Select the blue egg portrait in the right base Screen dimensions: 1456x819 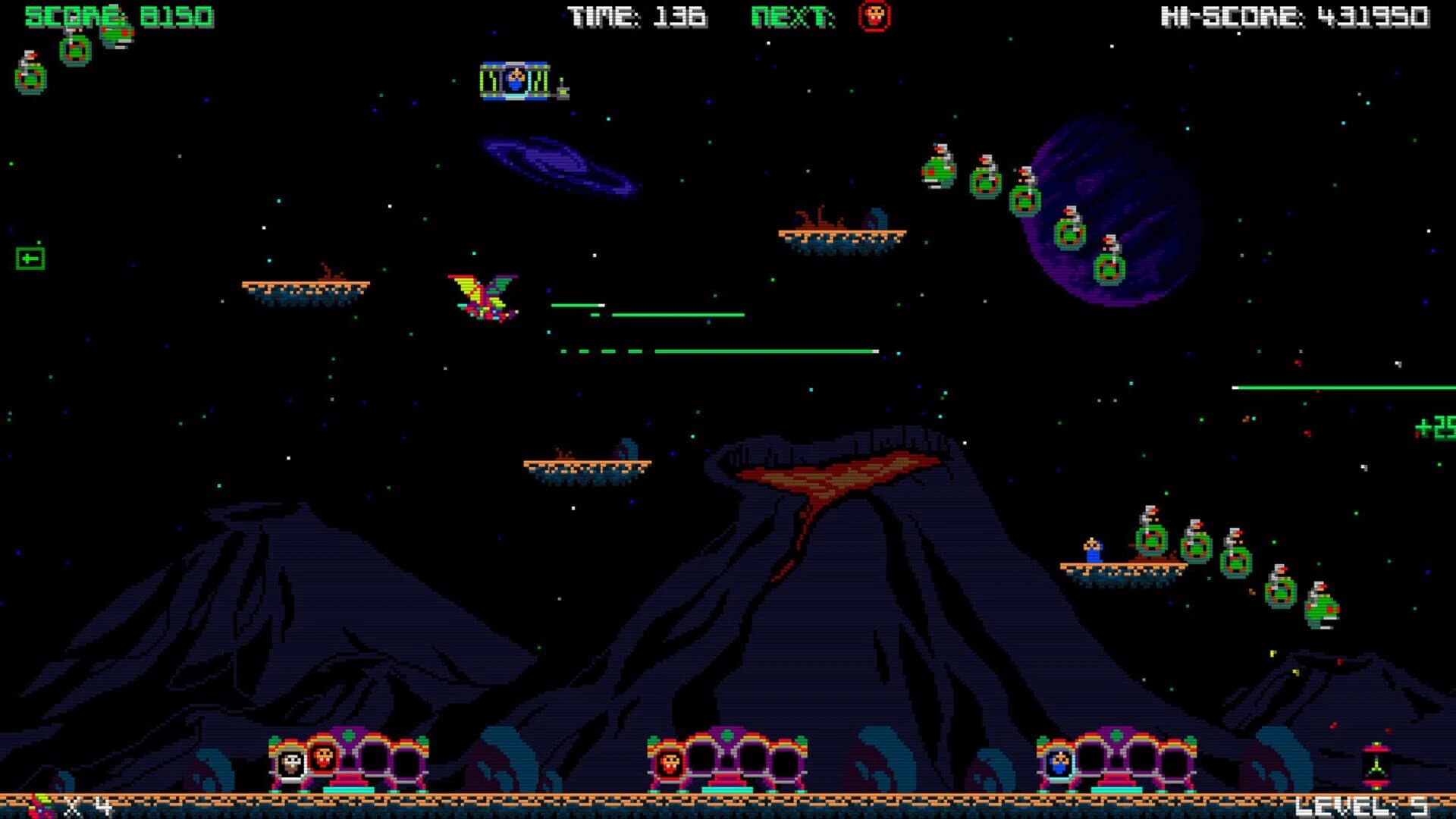[1059, 762]
